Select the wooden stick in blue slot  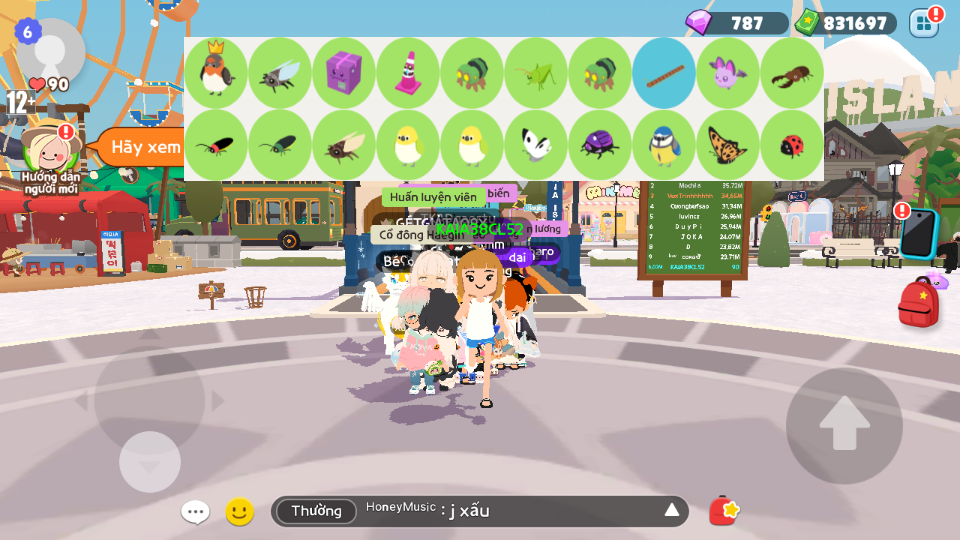664,73
